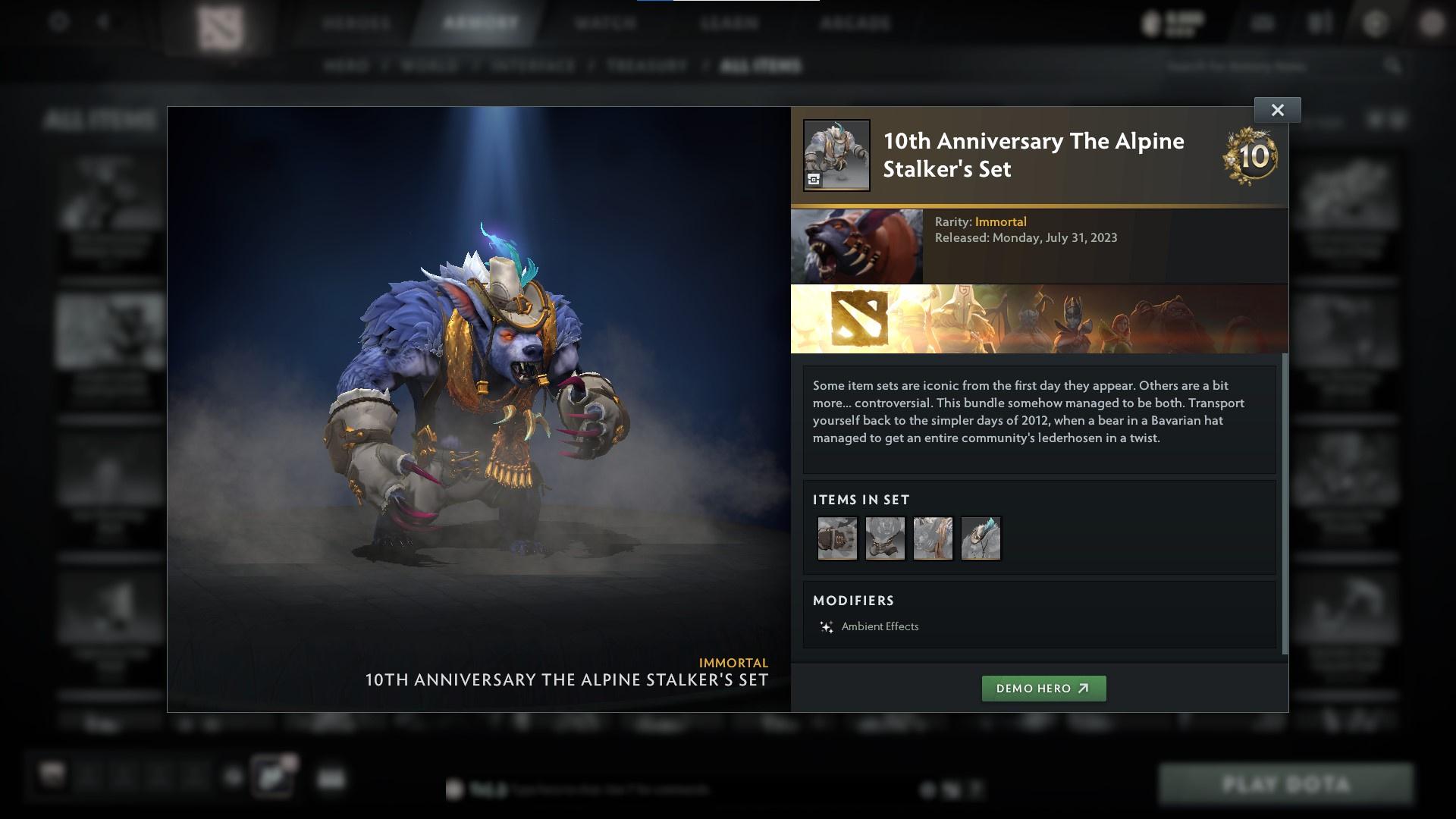Open the fourth item in the set list
This screenshot has width=1456, height=819.
pyautogui.click(x=981, y=538)
